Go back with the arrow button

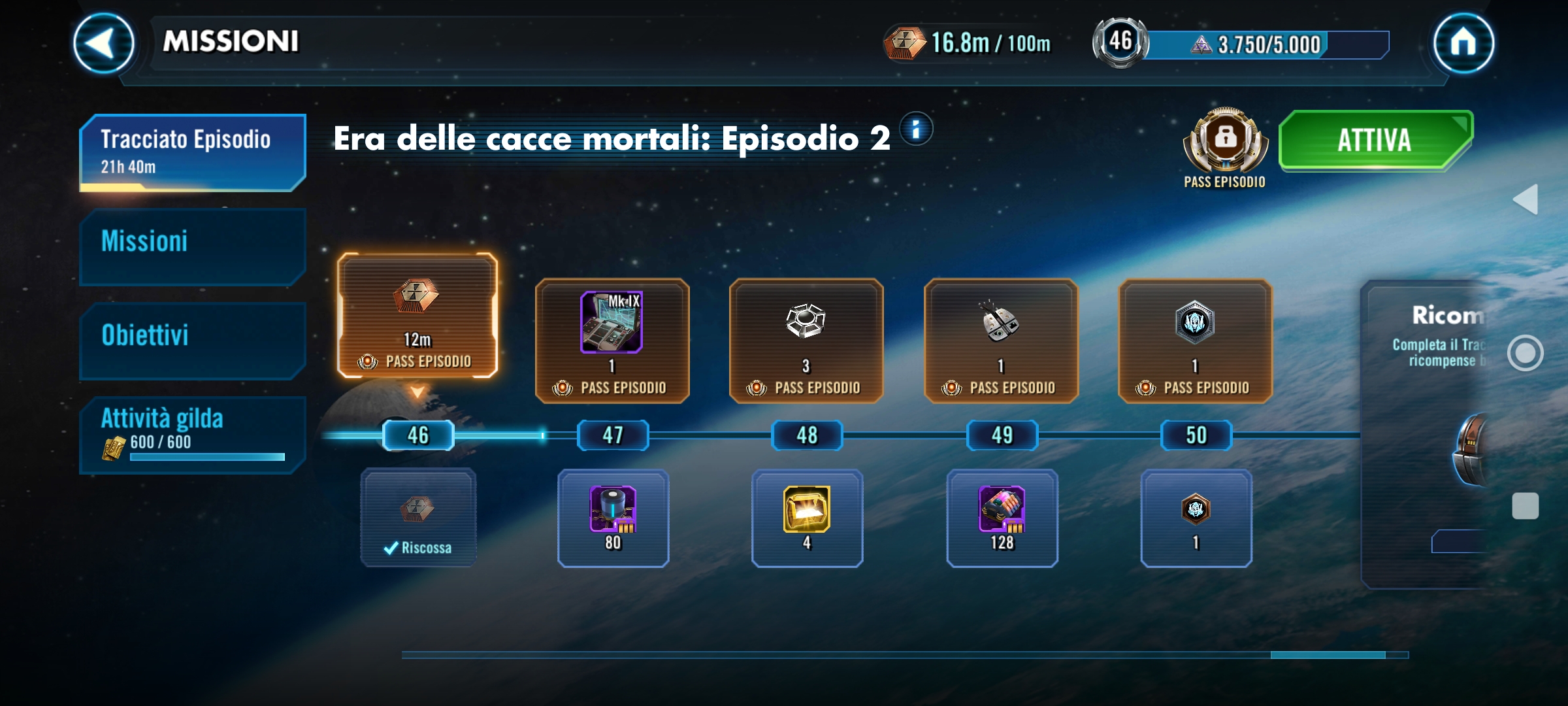103,43
